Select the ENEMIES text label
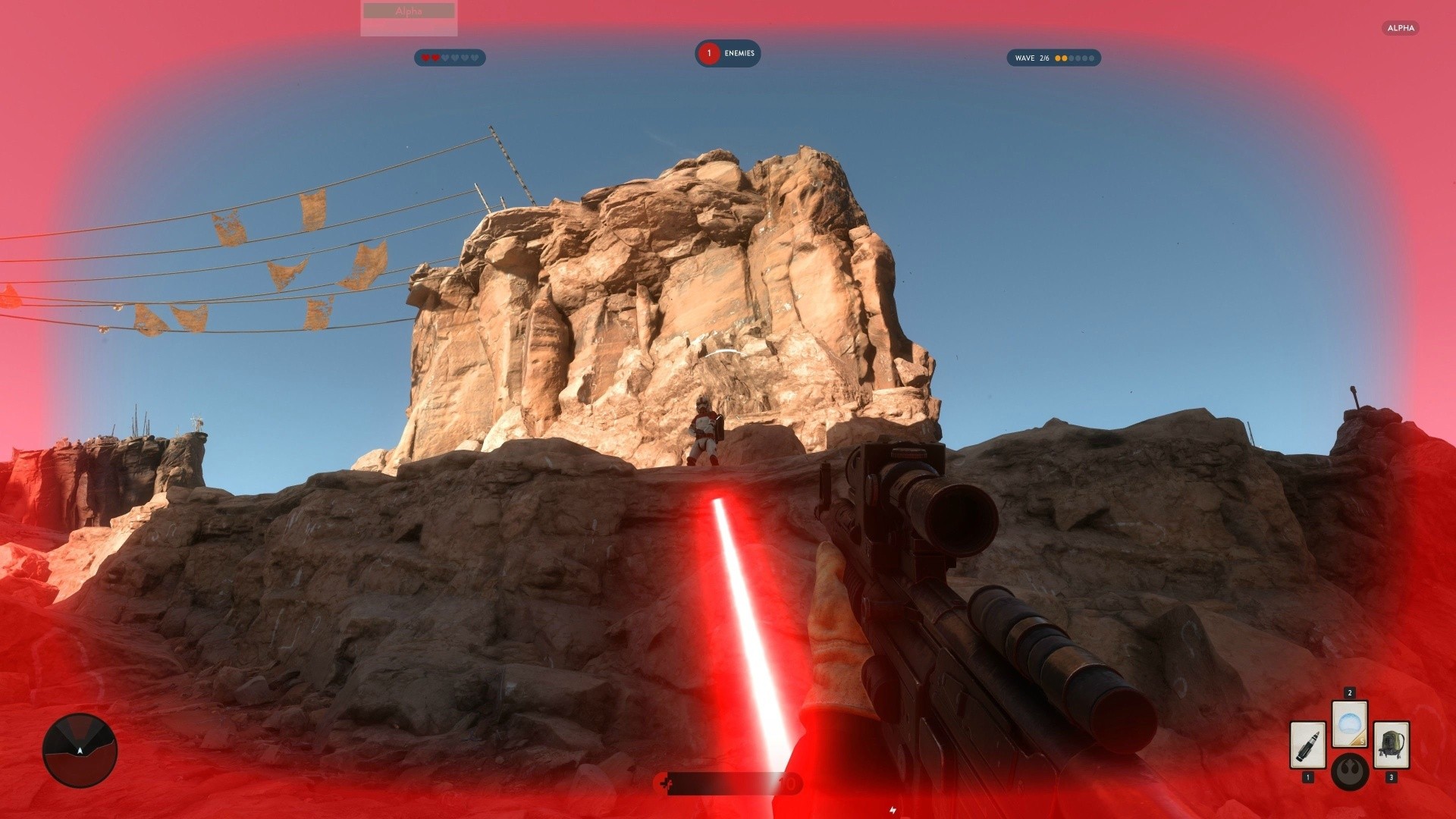 (740, 53)
